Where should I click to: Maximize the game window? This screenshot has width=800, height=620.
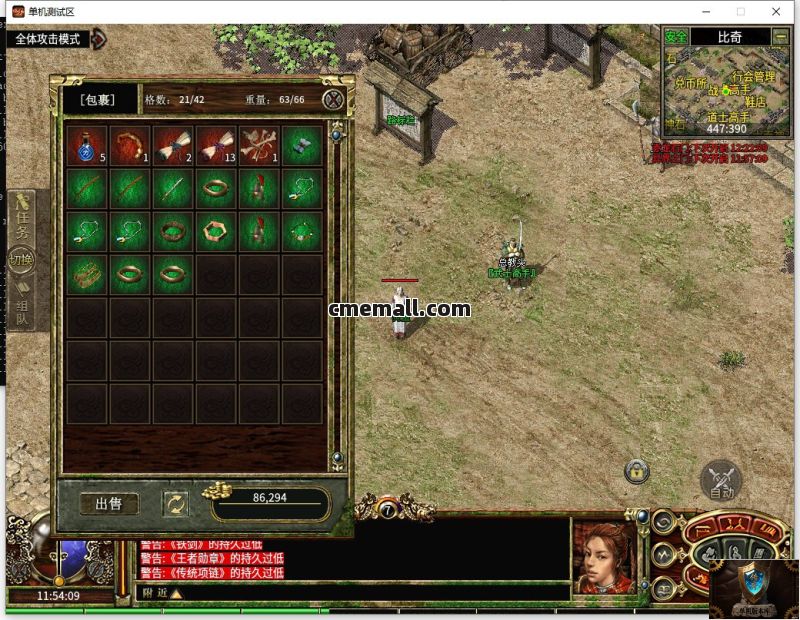tap(741, 11)
